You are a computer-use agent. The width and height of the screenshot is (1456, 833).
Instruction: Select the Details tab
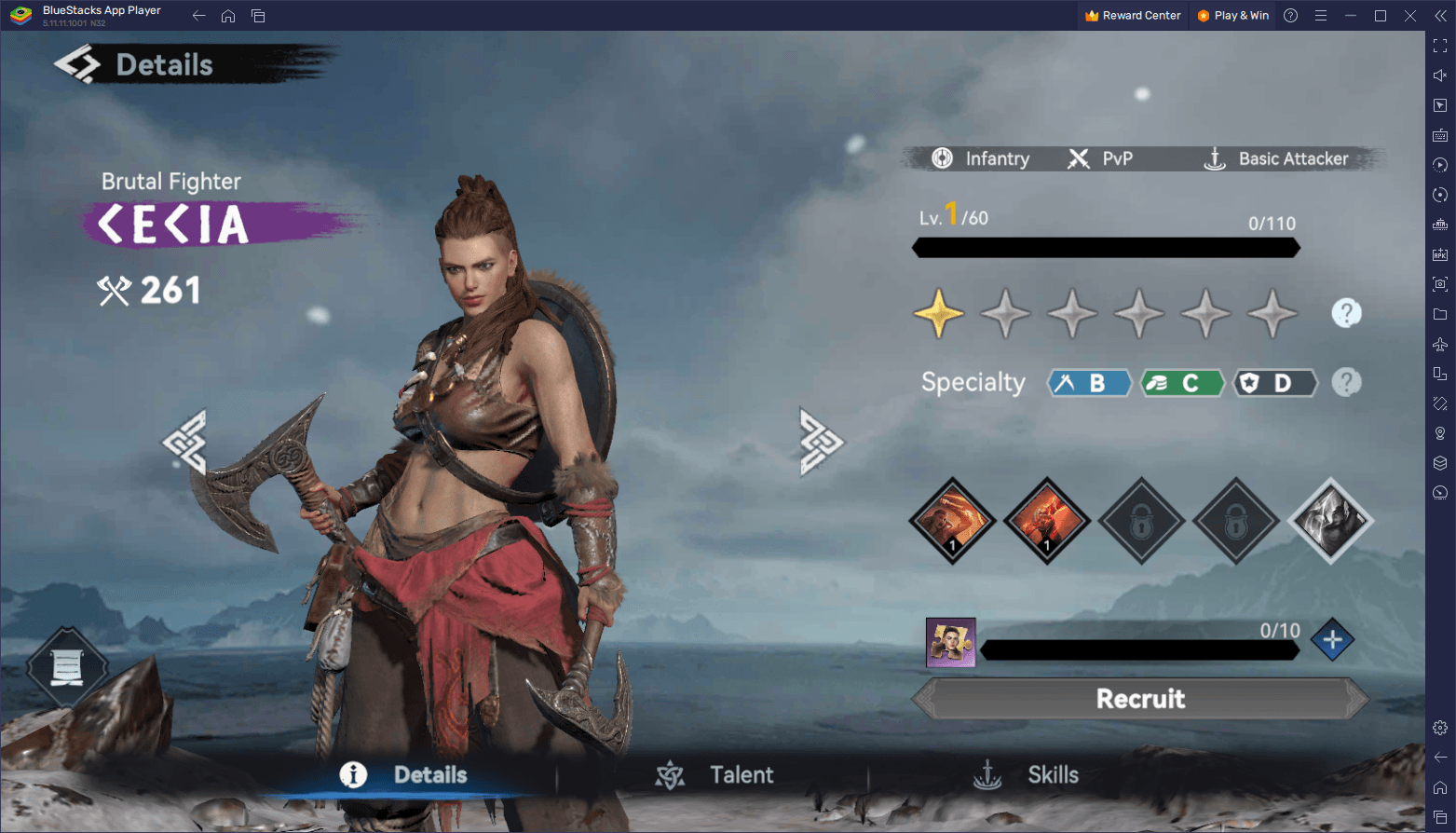tap(404, 775)
